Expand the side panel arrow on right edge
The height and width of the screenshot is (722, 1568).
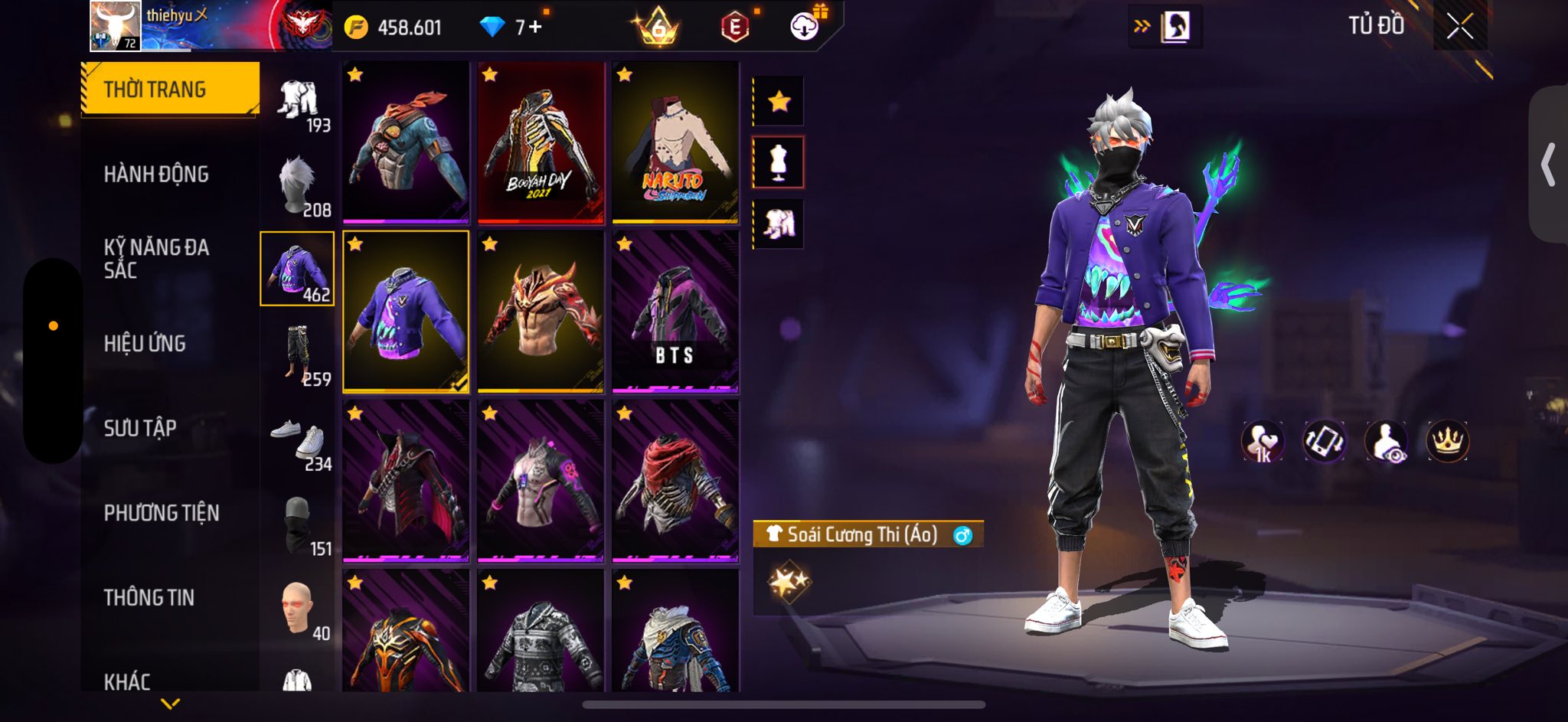point(1548,165)
